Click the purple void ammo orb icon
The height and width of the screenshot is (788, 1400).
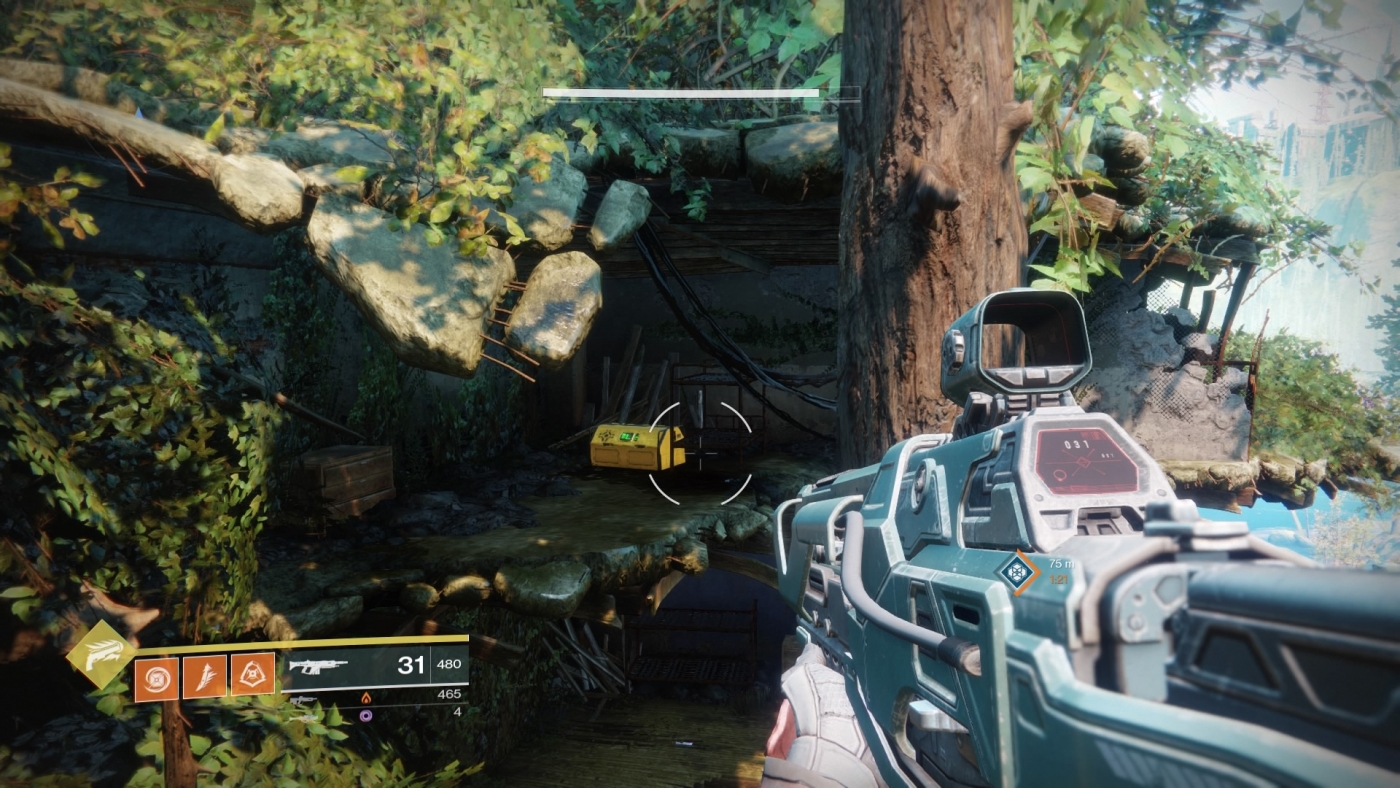[x=365, y=716]
